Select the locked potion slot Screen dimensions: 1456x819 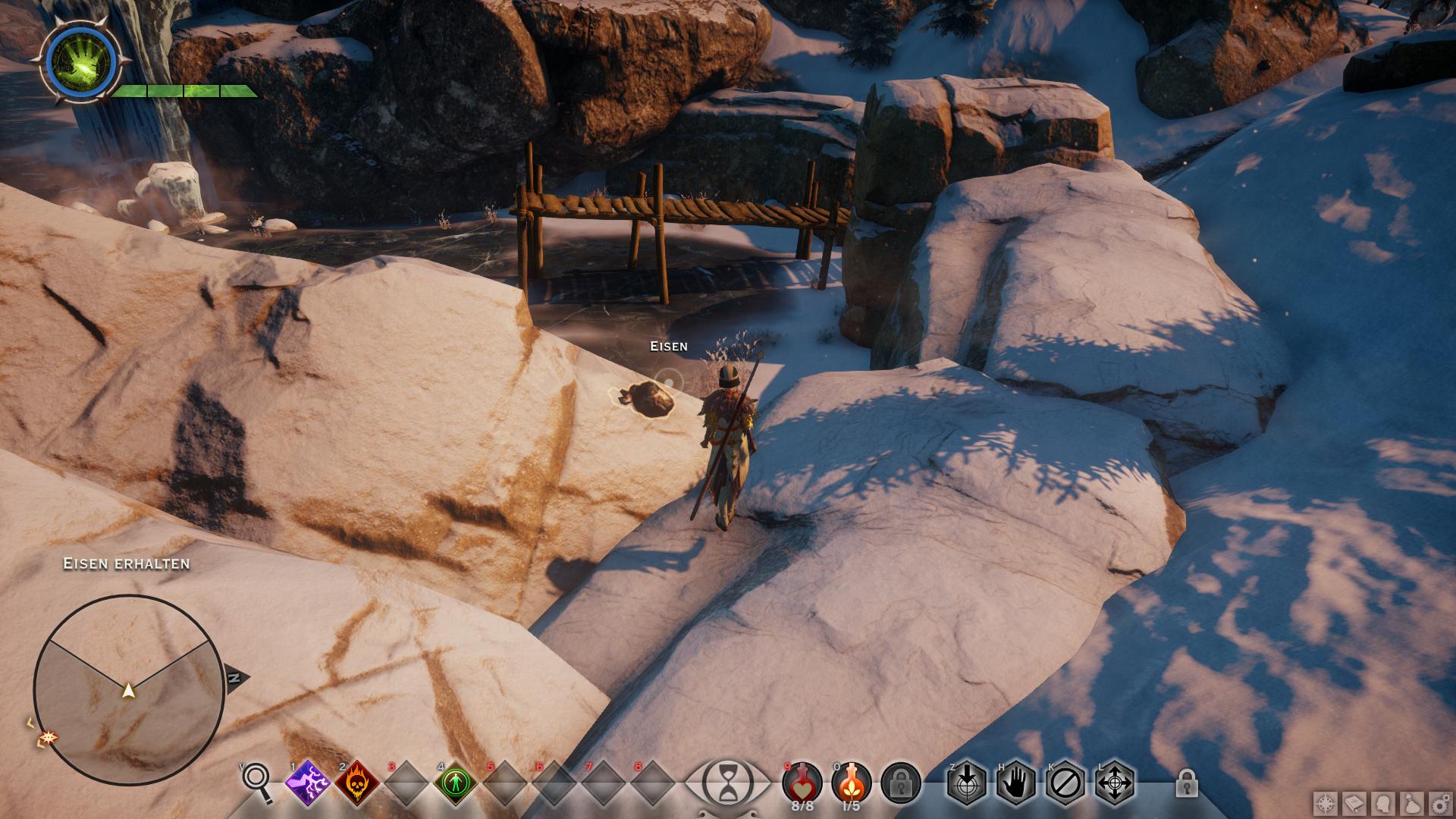tap(901, 783)
